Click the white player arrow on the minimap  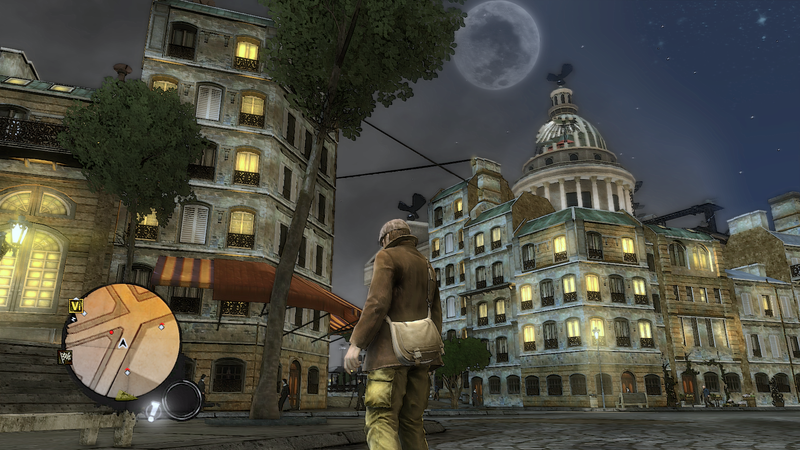(122, 343)
